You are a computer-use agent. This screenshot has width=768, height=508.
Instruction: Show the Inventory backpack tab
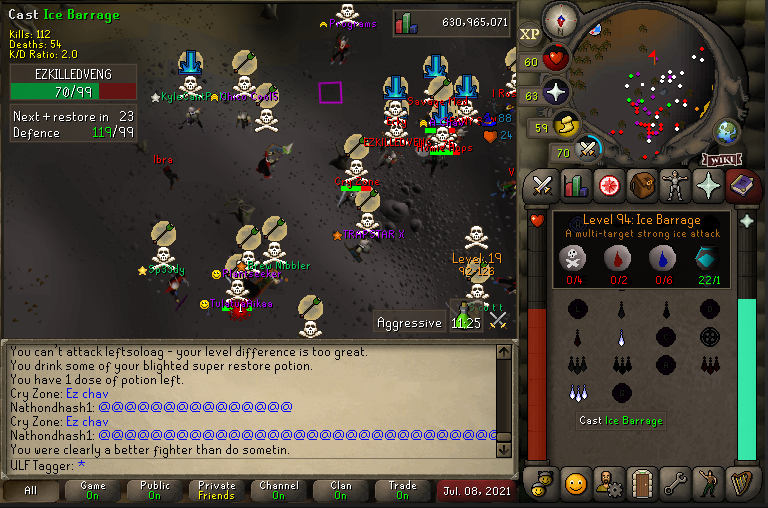642,184
